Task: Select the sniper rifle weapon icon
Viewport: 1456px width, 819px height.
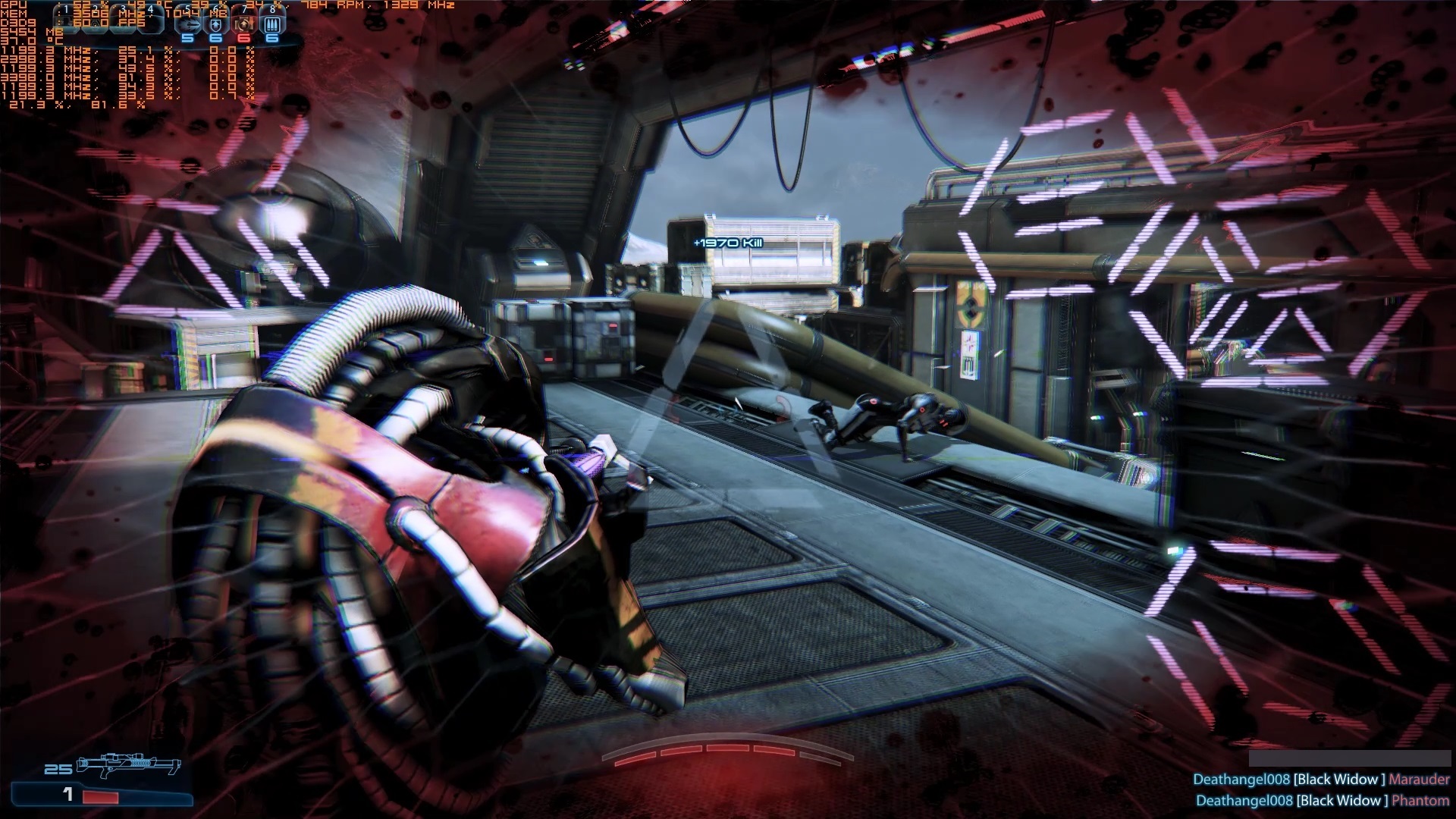Action: [130, 764]
